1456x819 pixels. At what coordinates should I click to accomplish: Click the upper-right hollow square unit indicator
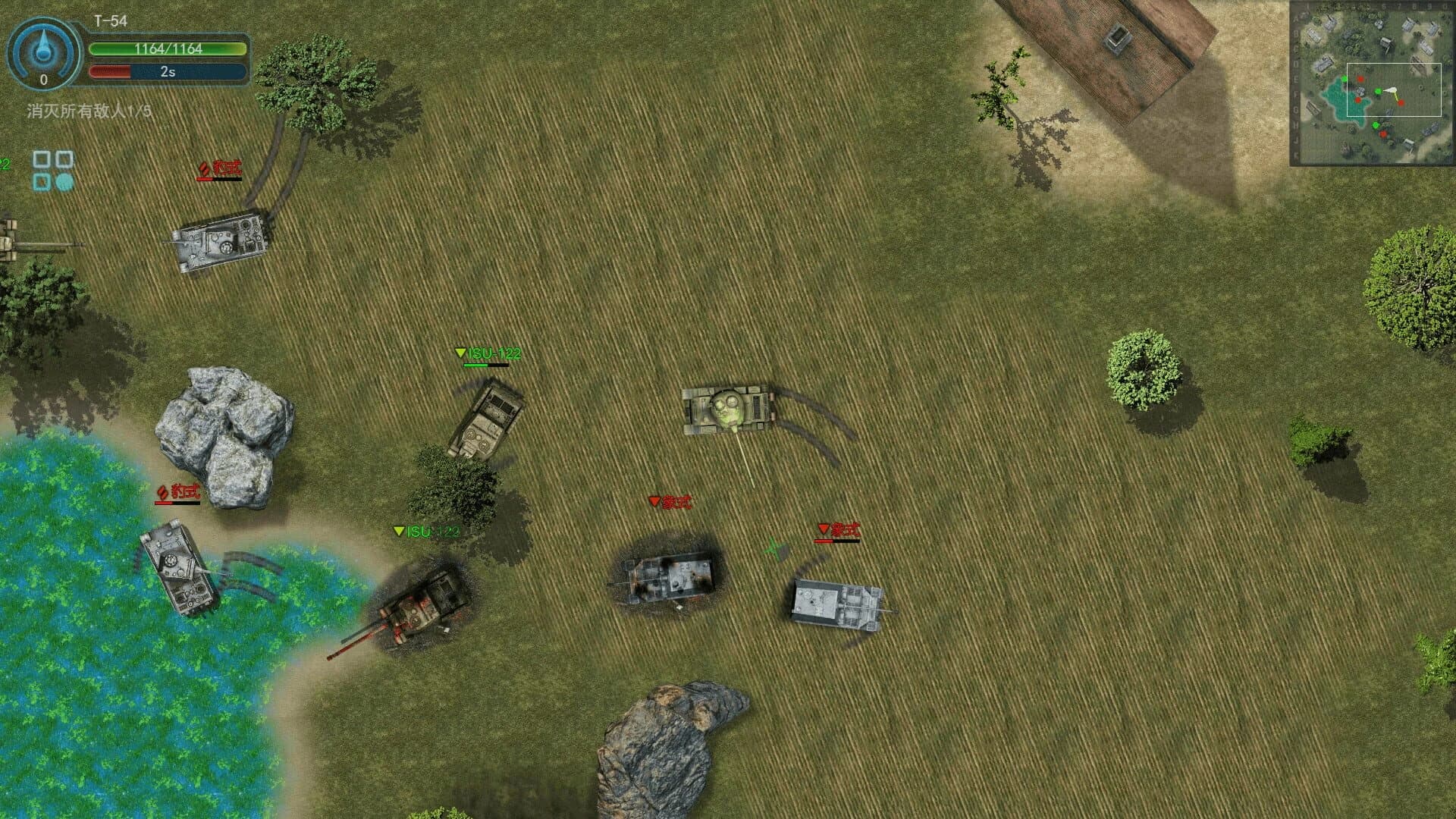point(63,160)
